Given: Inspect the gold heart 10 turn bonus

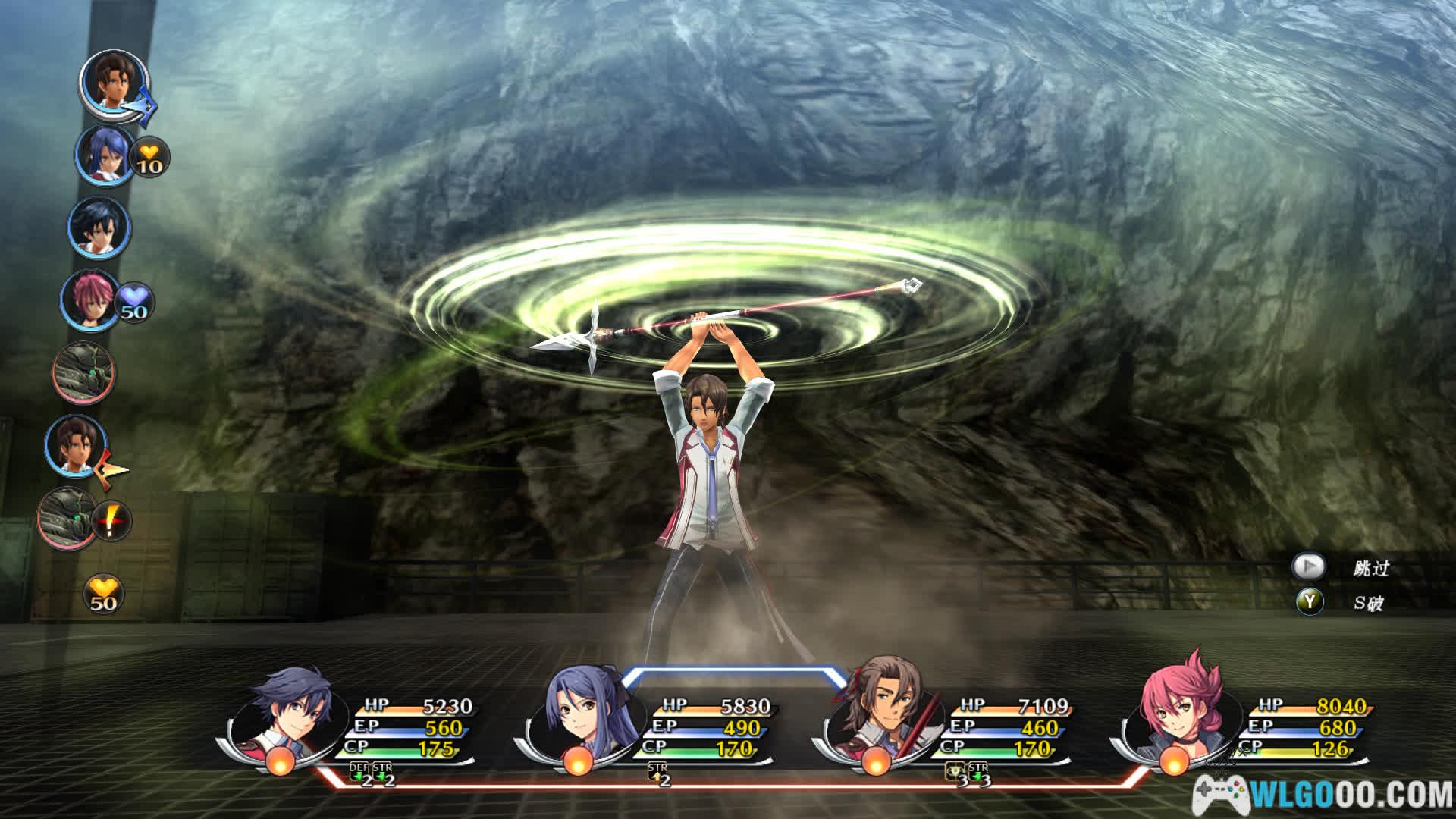Looking at the screenshot, I should (150, 158).
